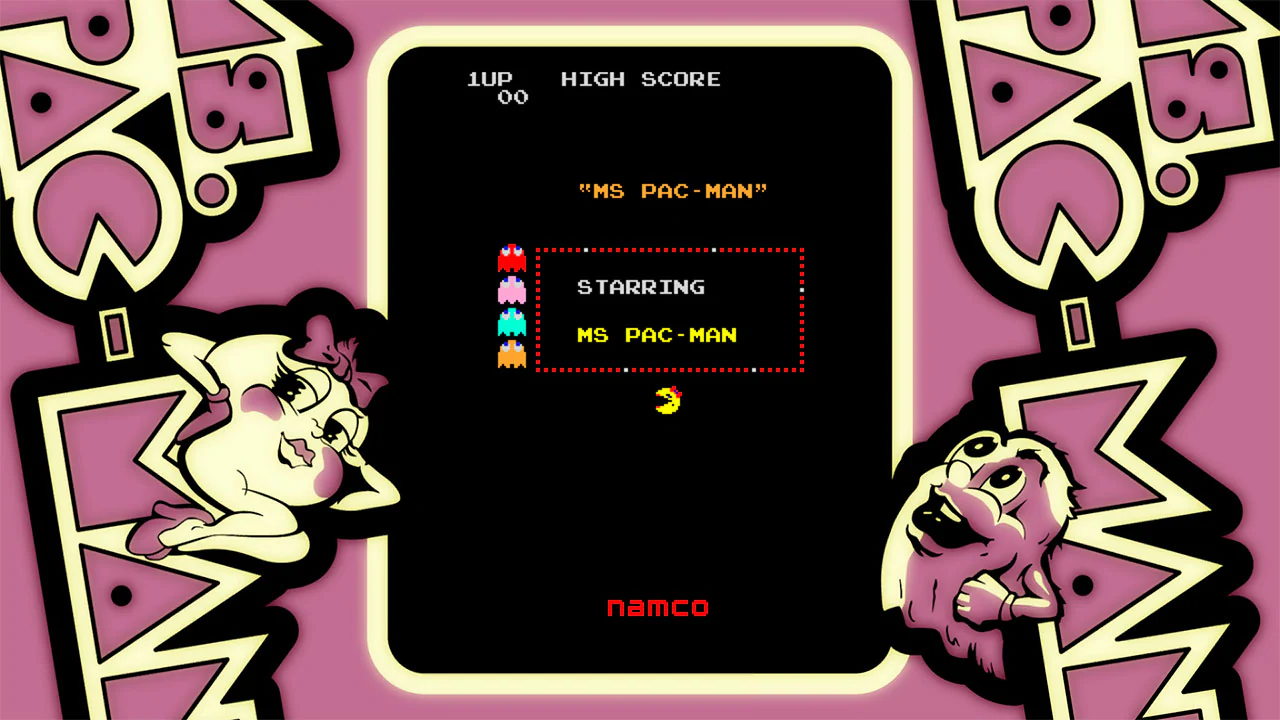This screenshot has height=720, width=1280.
Task: Click the yellow MS PAC-MAN starring credit
Action: pos(658,336)
